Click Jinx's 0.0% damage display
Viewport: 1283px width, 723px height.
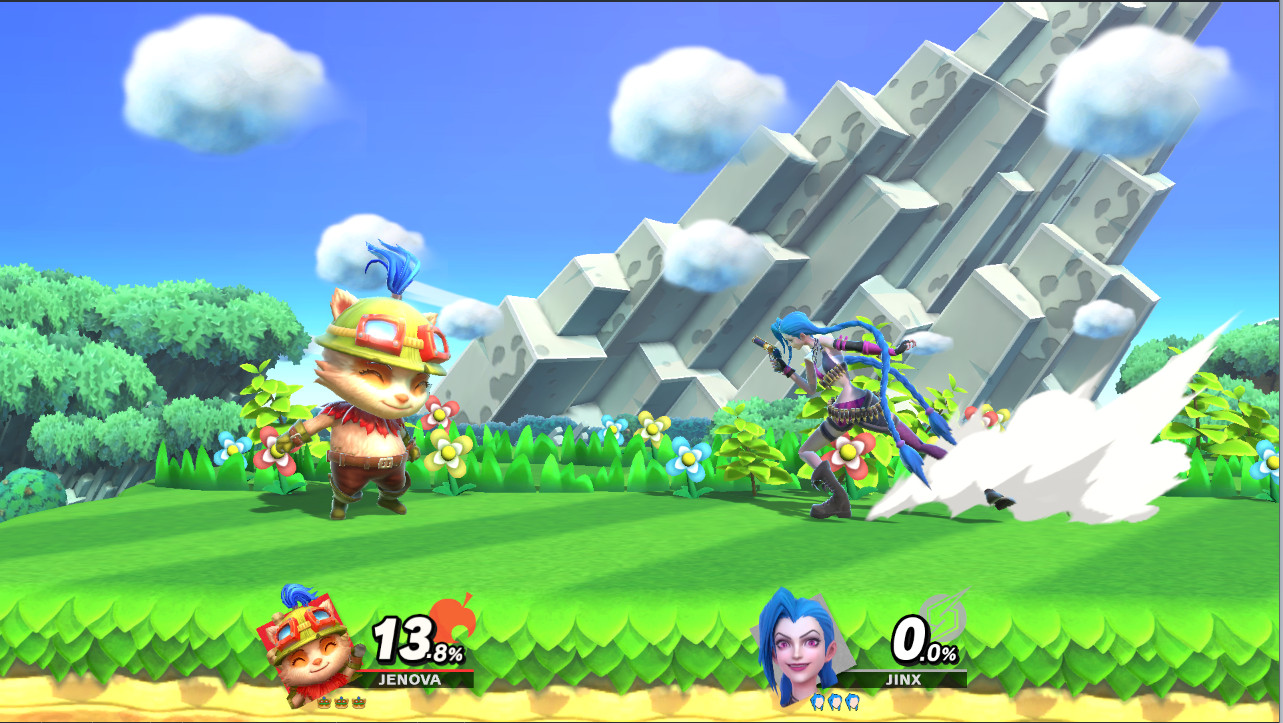(922, 639)
